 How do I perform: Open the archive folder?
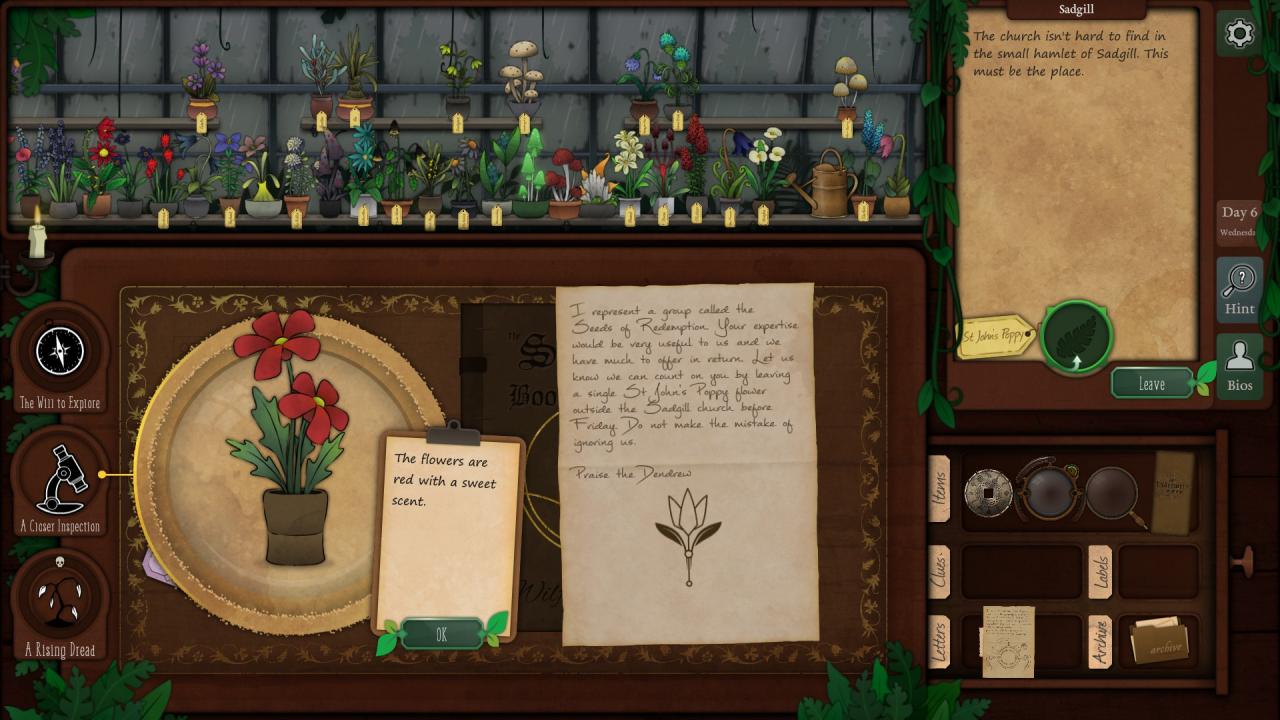(x=1158, y=643)
